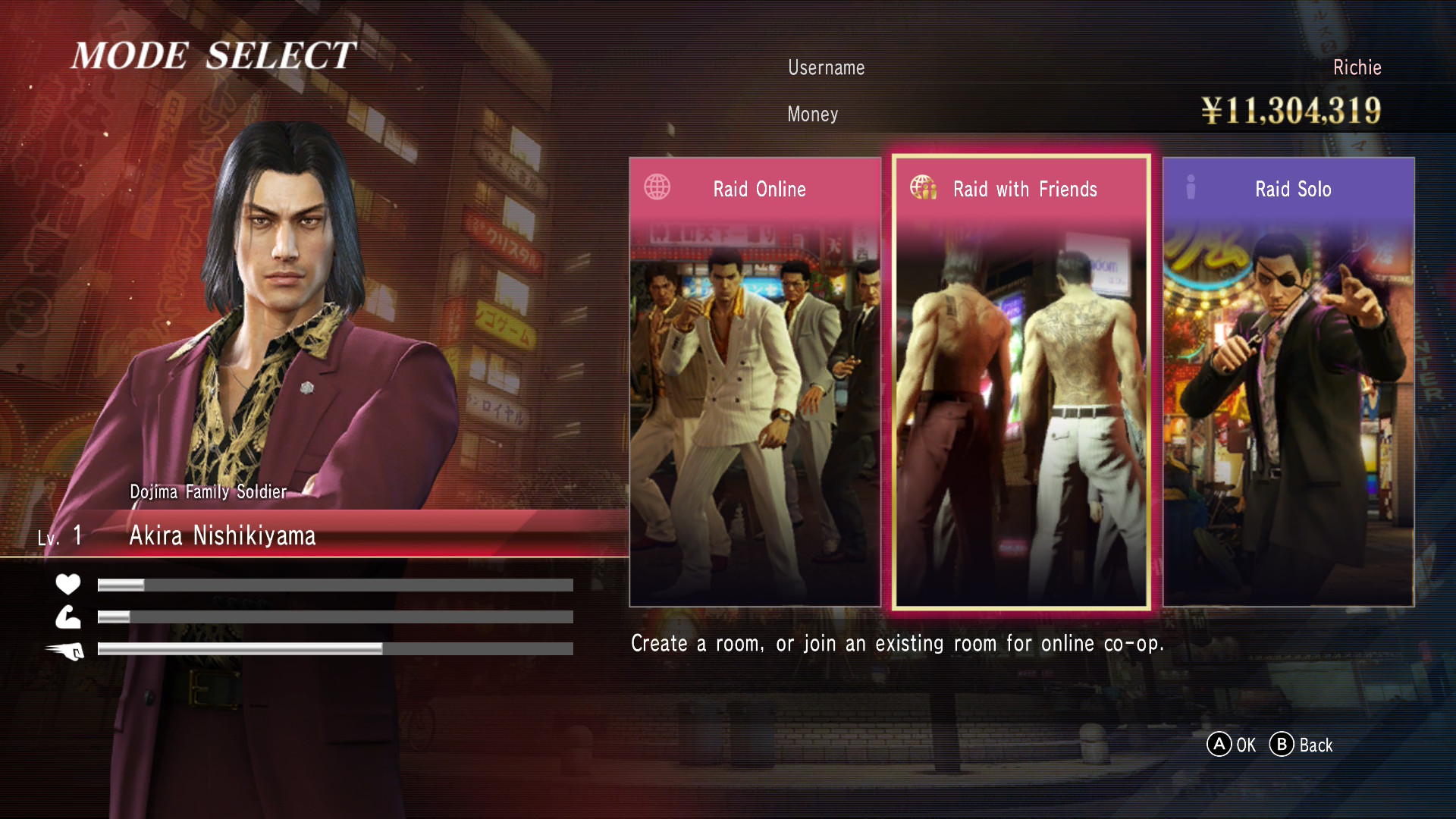Click the Raid Online header label
The image size is (1456, 819).
point(761,189)
